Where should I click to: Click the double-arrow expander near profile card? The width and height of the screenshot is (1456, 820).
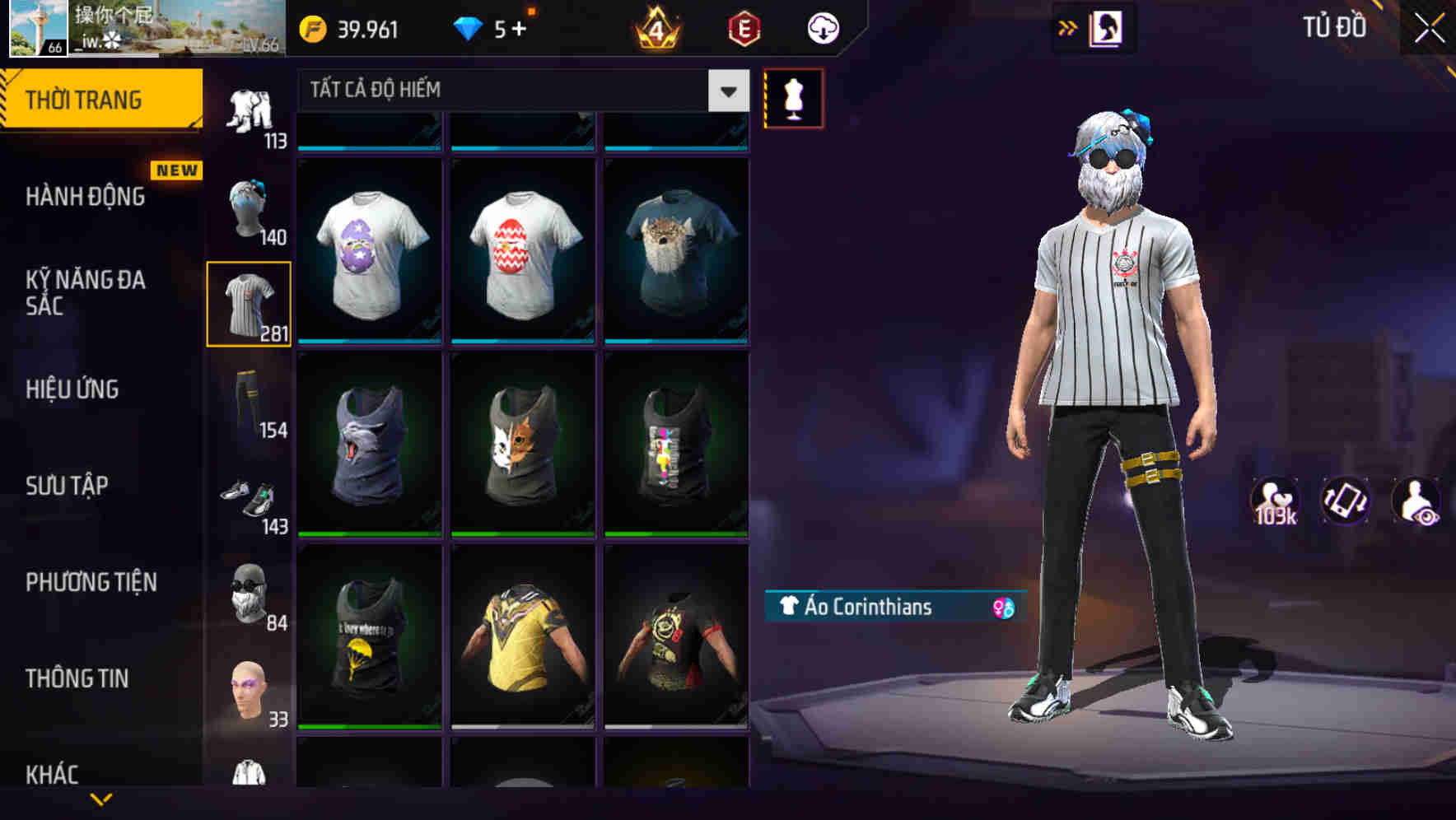[1067, 27]
